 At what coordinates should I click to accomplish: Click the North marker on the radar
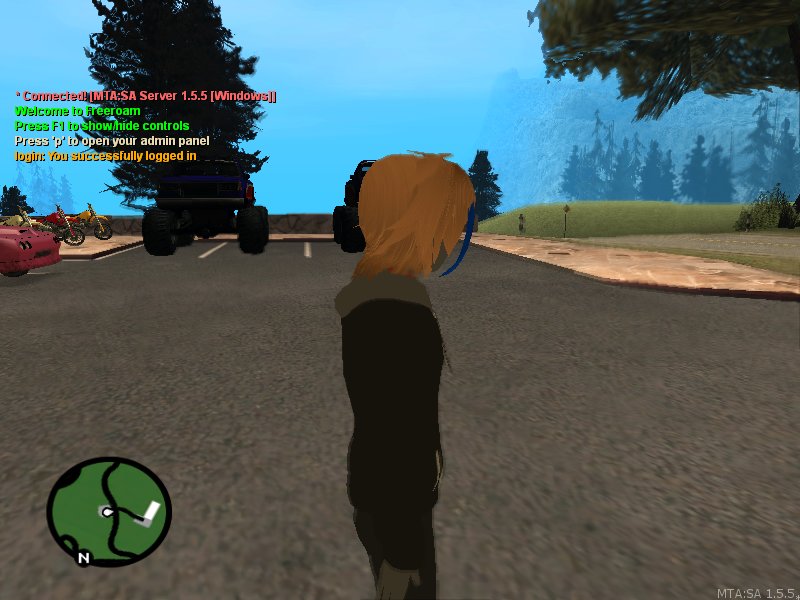(x=84, y=557)
